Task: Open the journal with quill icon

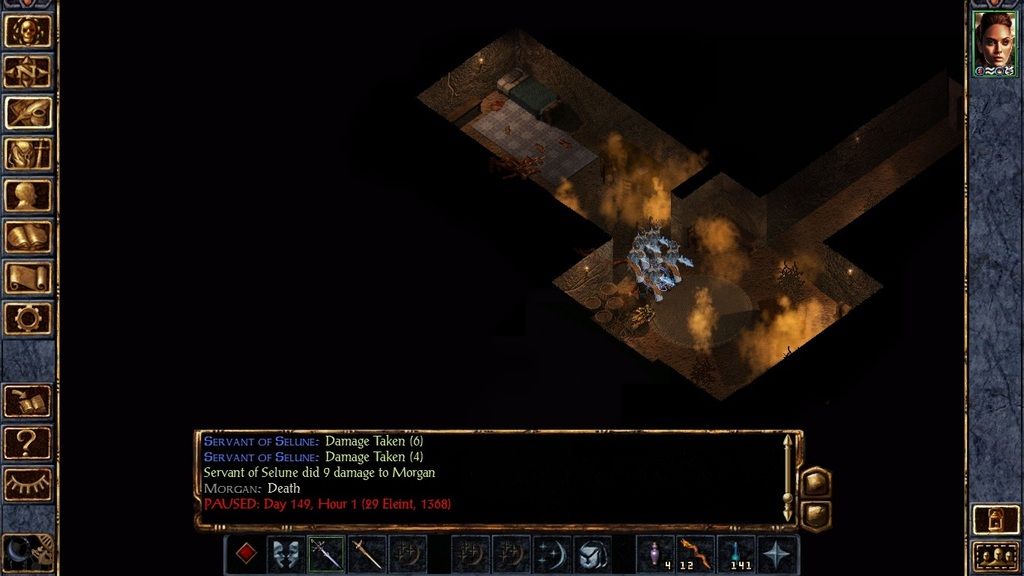Action: pyautogui.click(x=28, y=112)
